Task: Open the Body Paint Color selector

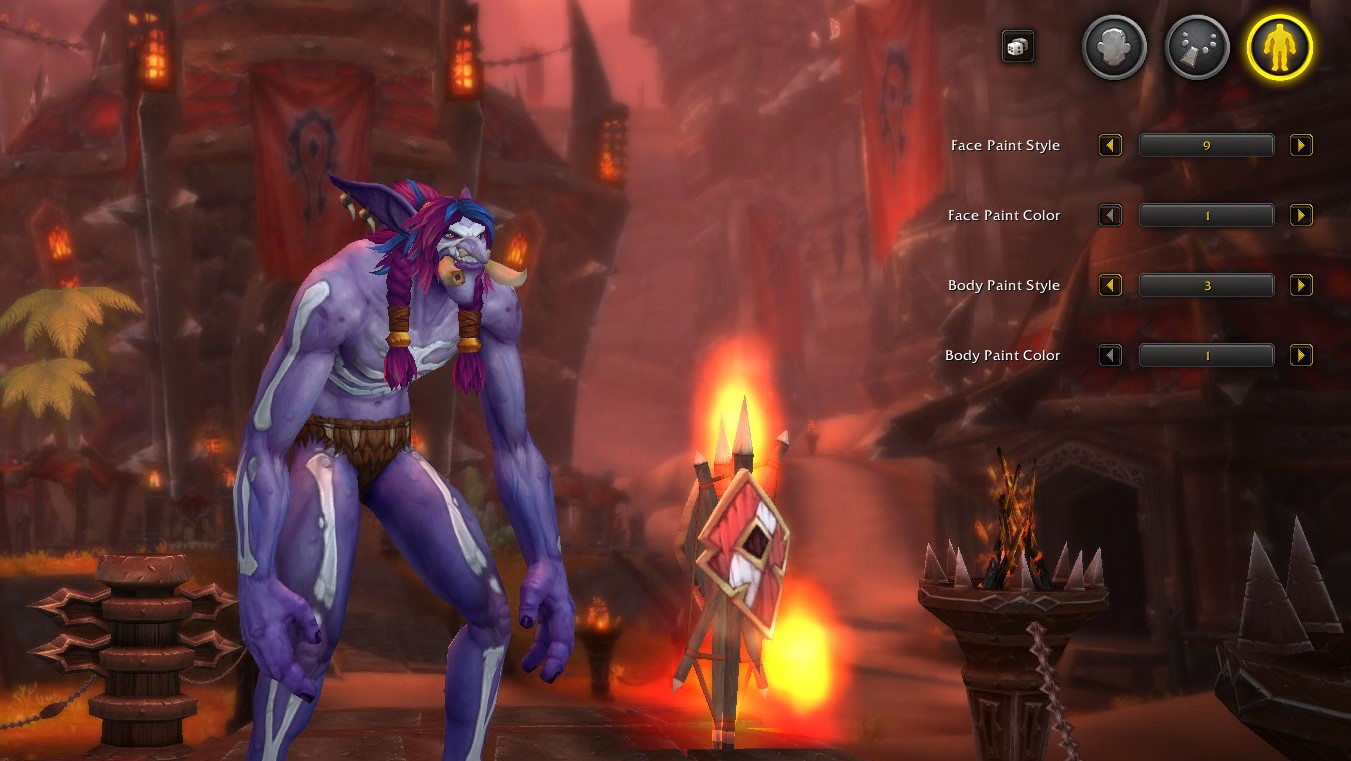Action: (x=1206, y=355)
